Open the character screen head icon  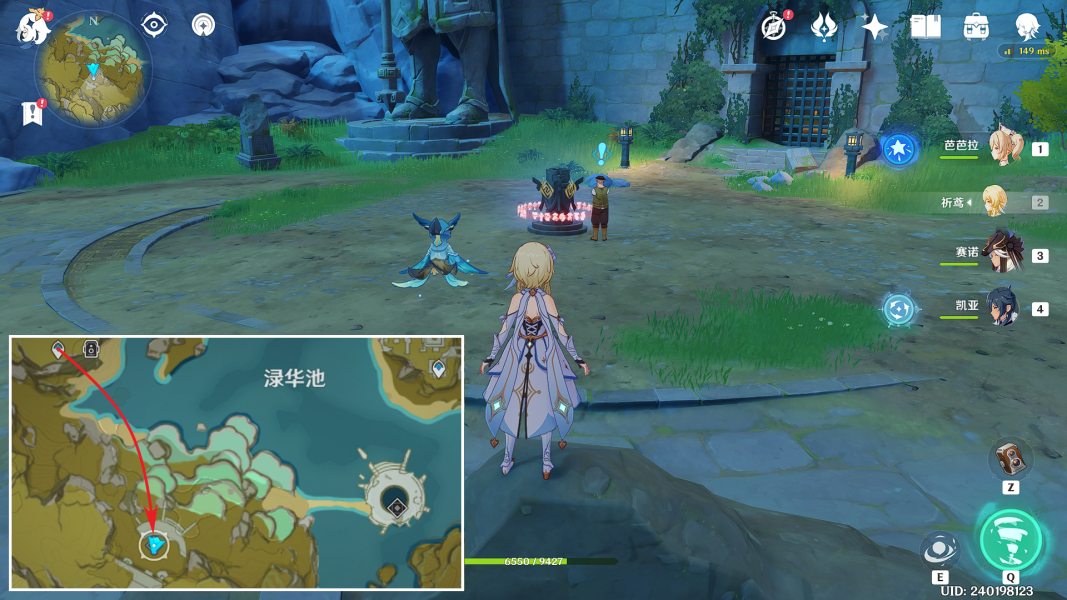coord(1027,27)
